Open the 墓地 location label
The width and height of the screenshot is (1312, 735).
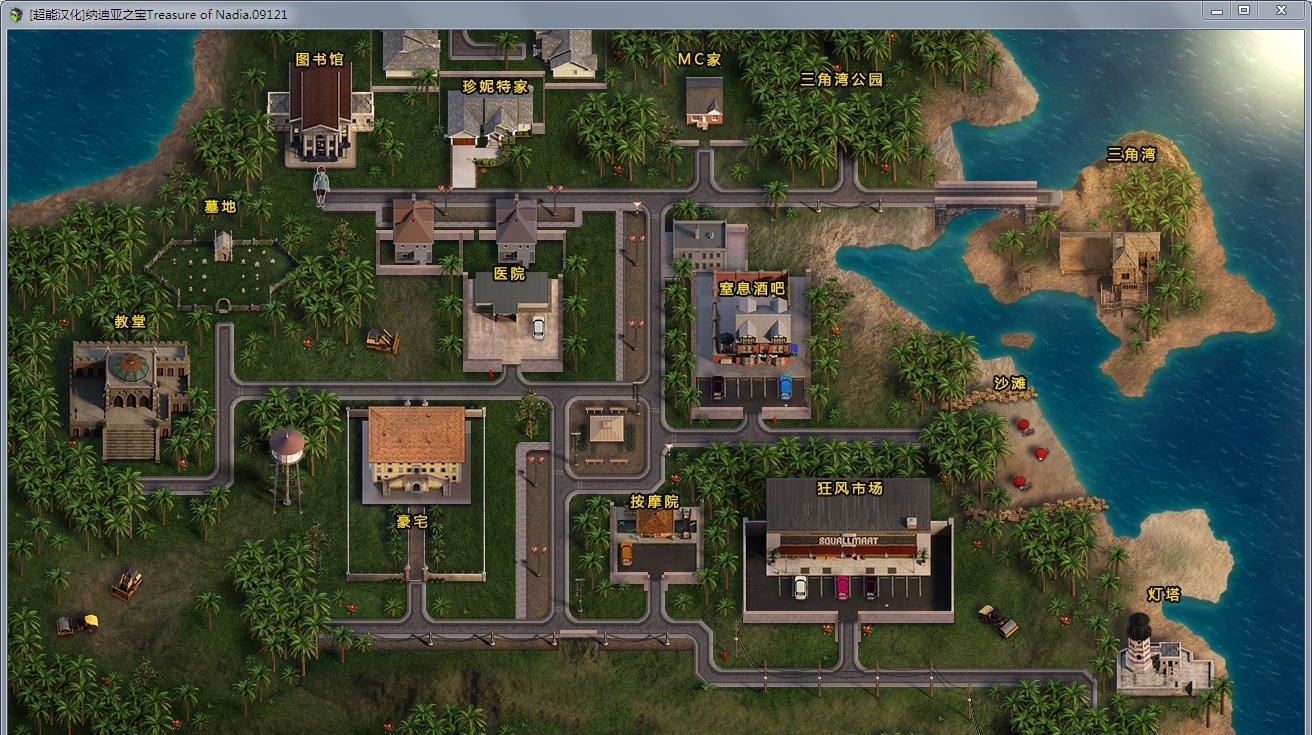click(x=220, y=206)
